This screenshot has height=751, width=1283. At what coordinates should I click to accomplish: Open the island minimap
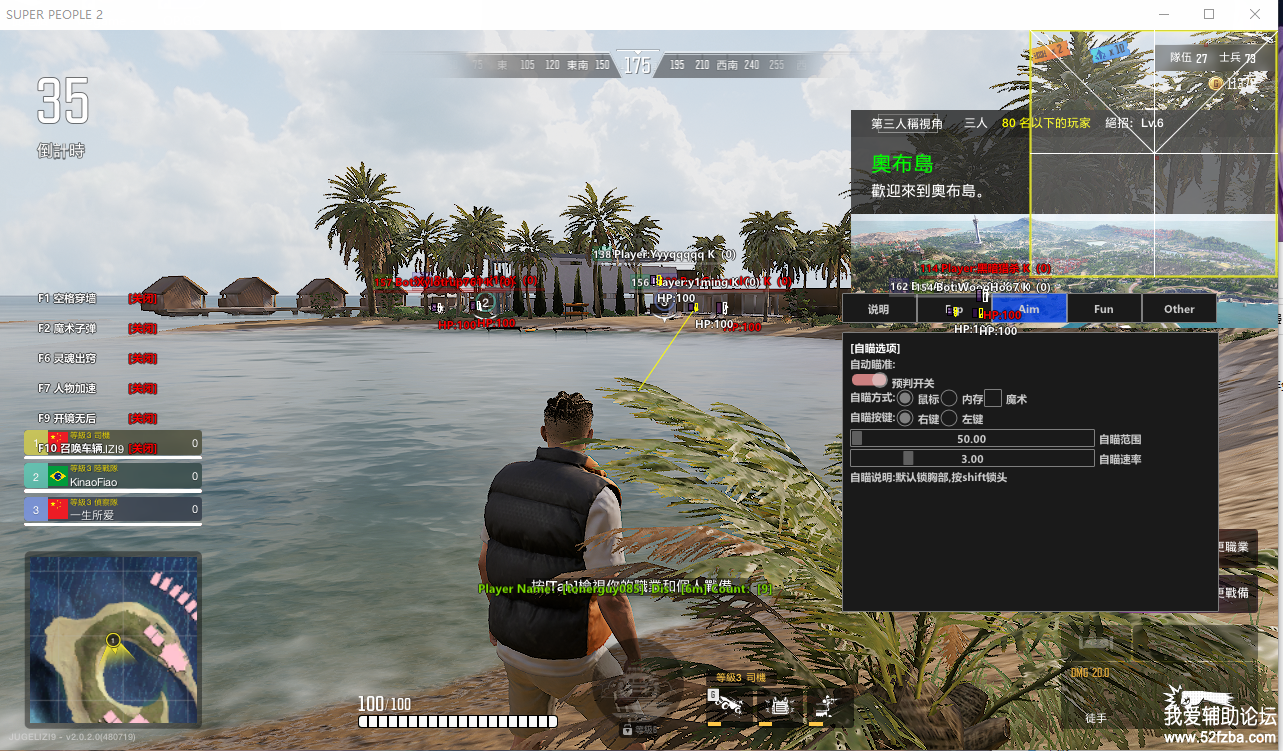(113, 640)
